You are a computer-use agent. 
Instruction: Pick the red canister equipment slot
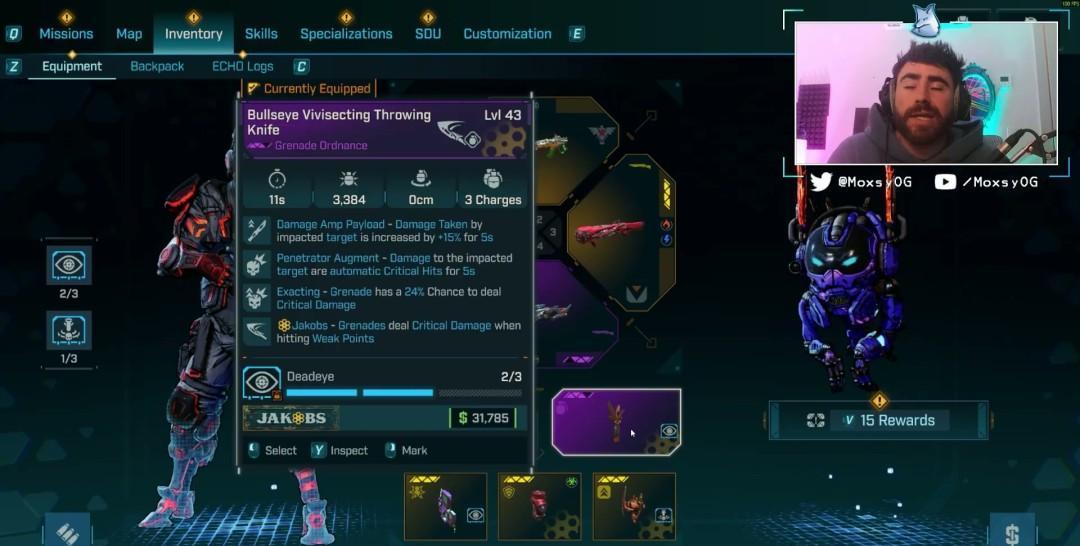[539, 506]
